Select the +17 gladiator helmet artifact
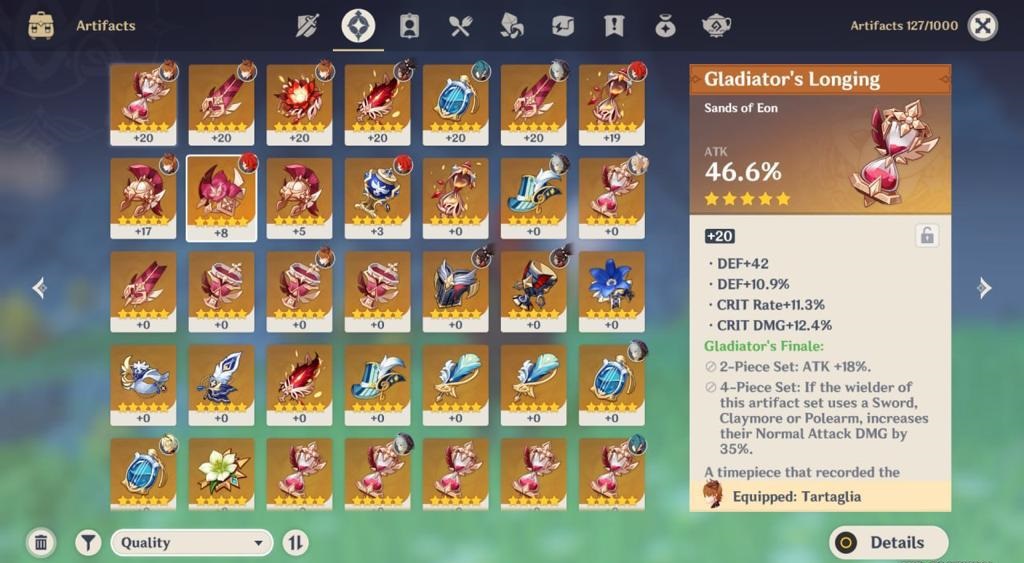Image resolution: width=1024 pixels, height=563 pixels. pos(143,197)
